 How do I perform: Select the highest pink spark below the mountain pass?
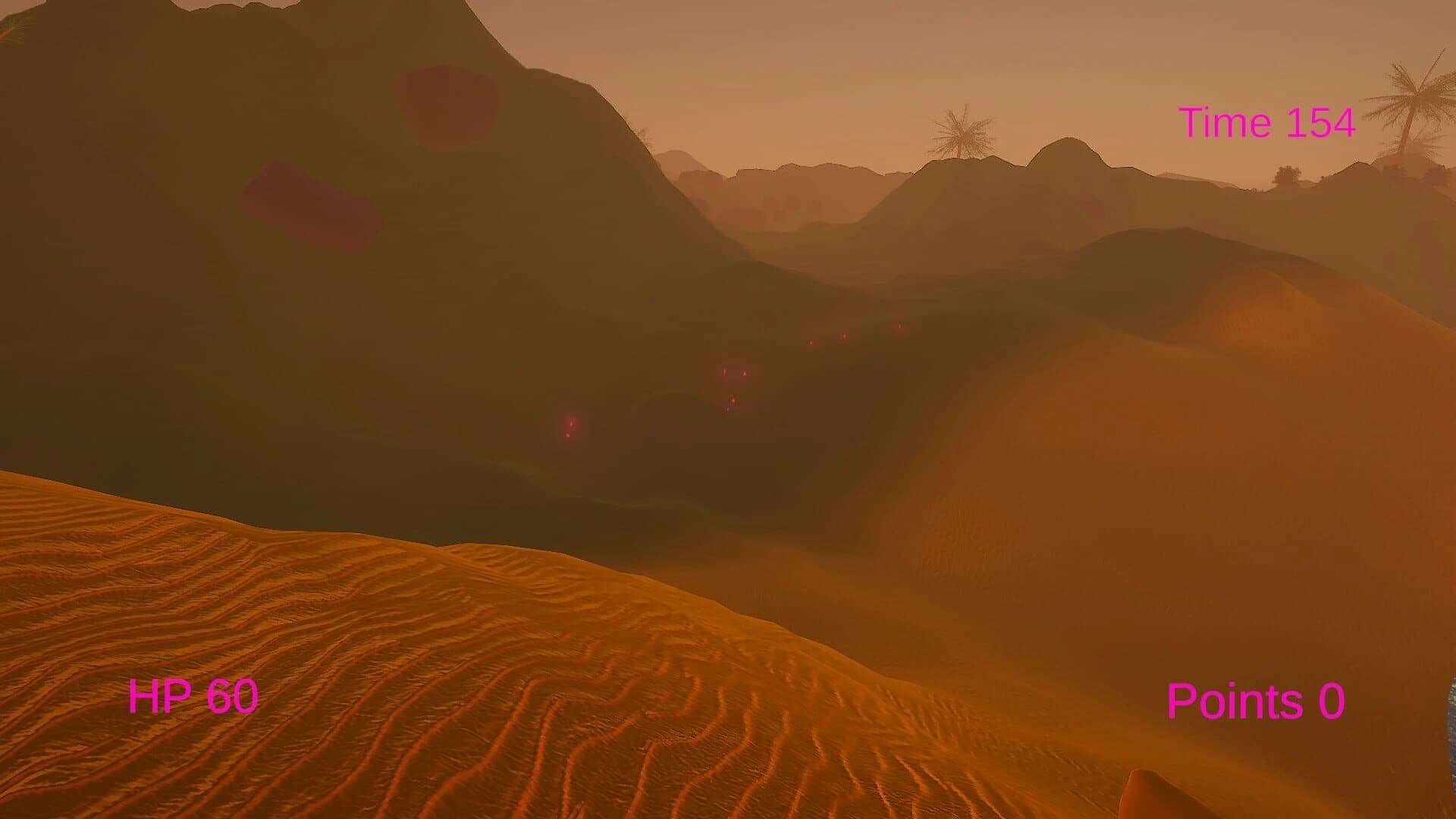844,337
